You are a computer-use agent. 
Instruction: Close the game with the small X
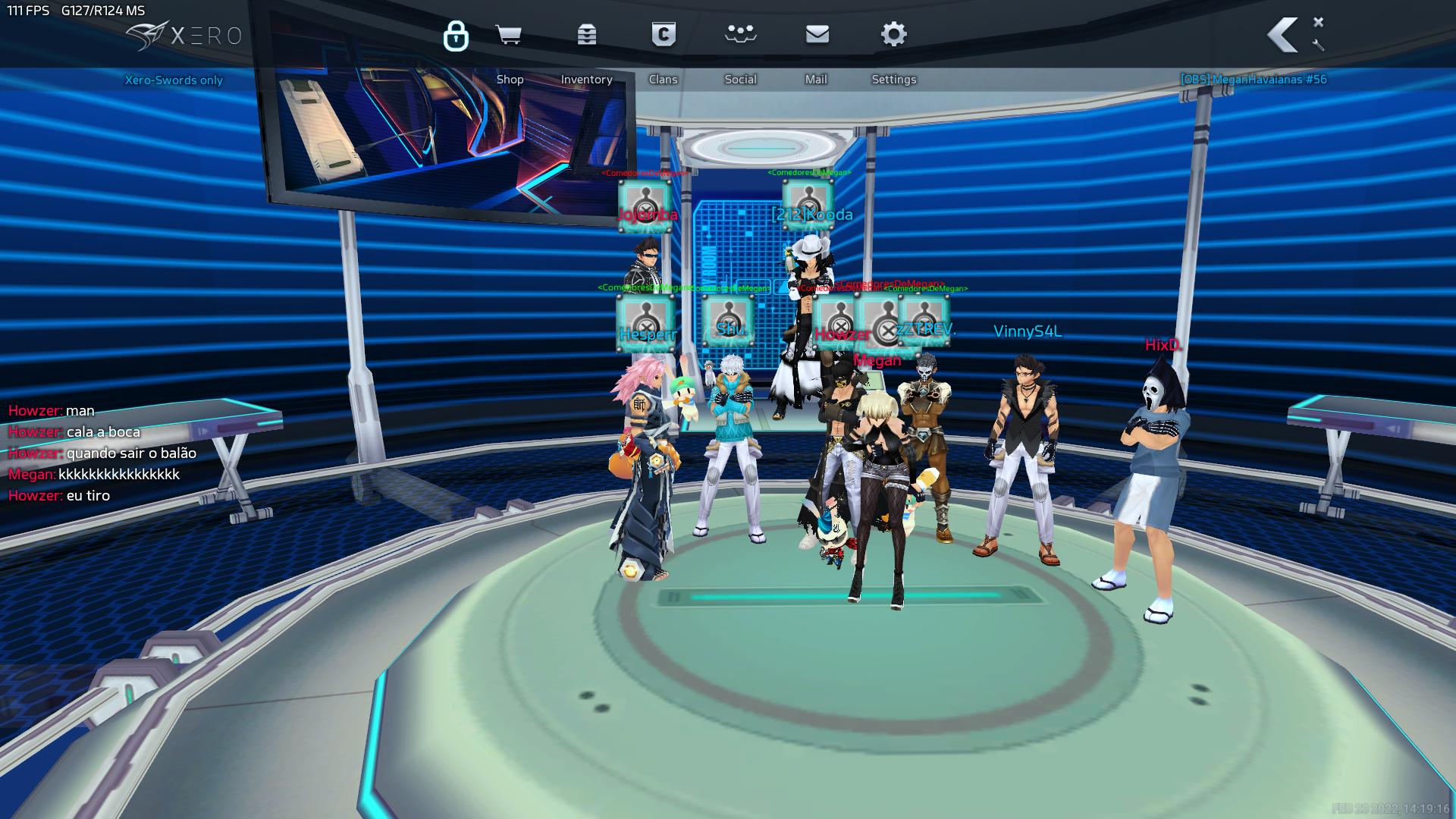pos(1318,22)
